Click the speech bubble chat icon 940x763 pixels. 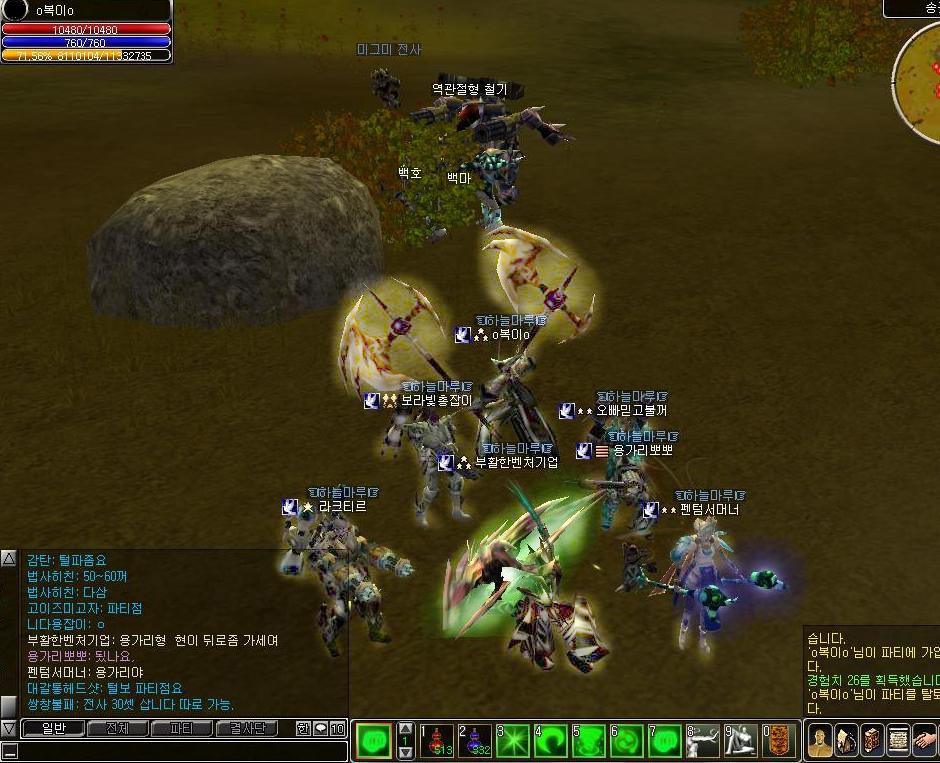pyautogui.click(x=321, y=729)
